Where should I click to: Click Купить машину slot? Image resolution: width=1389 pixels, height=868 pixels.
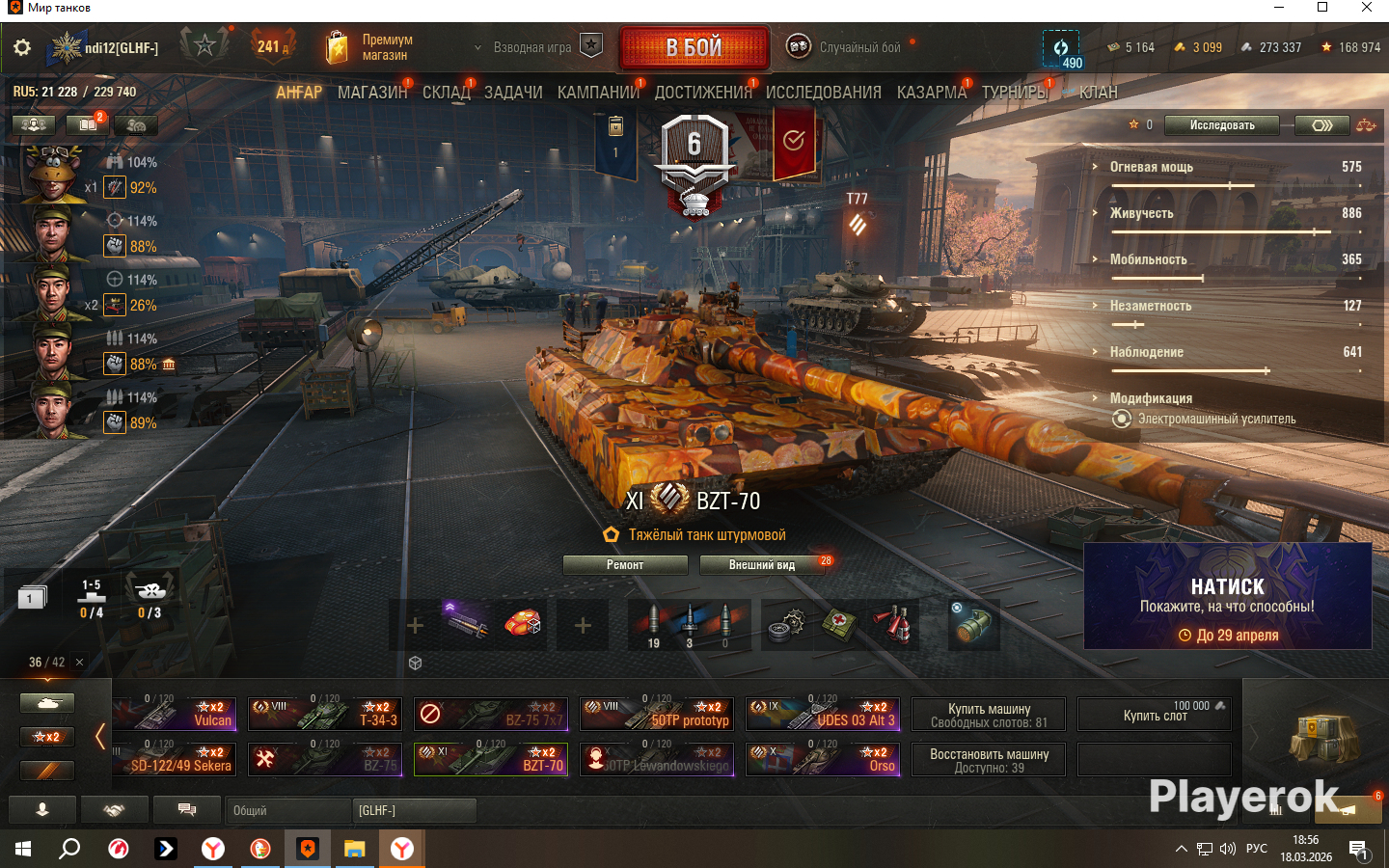[x=989, y=715]
